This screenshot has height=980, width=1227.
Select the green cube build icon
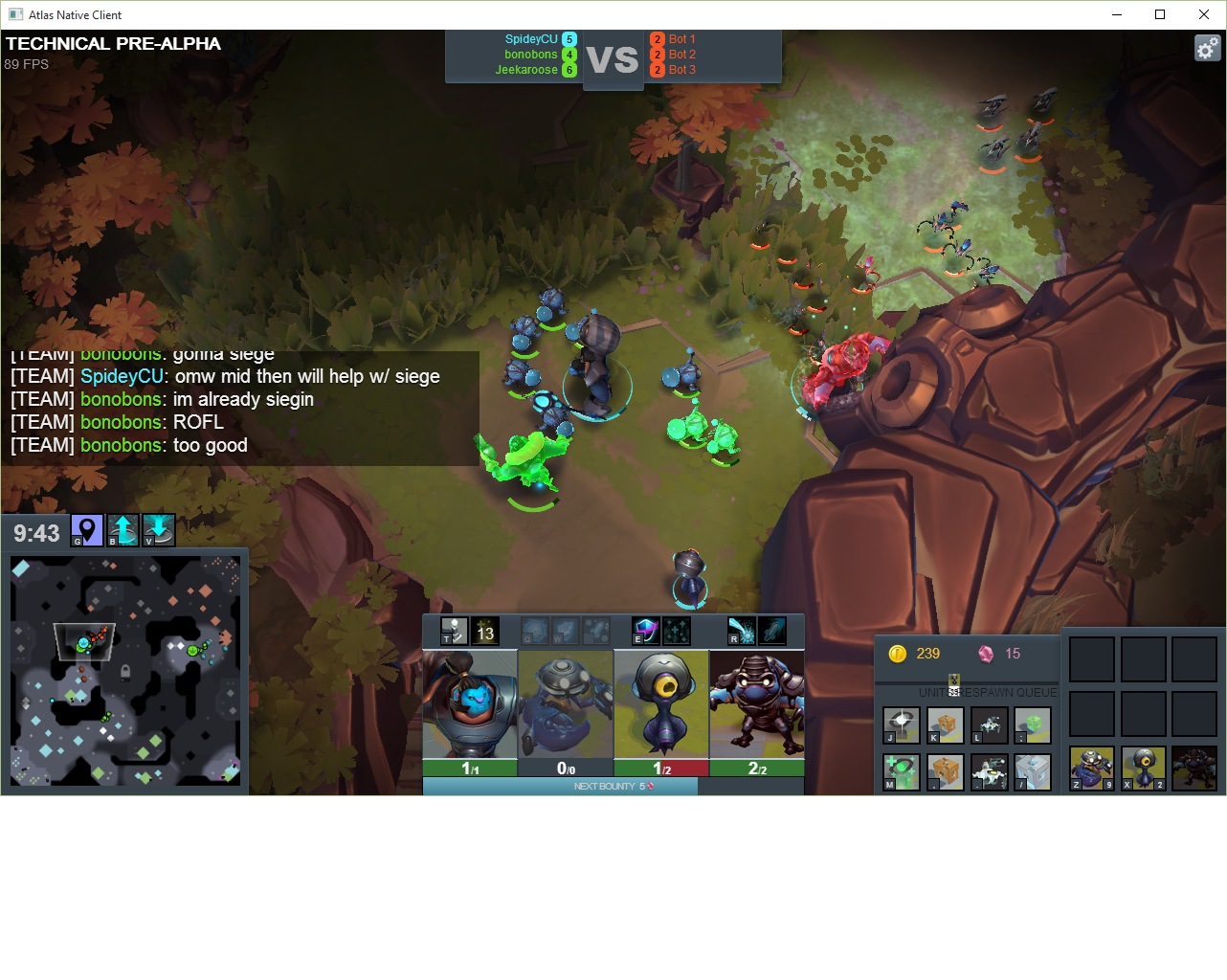pyautogui.click(x=1033, y=725)
